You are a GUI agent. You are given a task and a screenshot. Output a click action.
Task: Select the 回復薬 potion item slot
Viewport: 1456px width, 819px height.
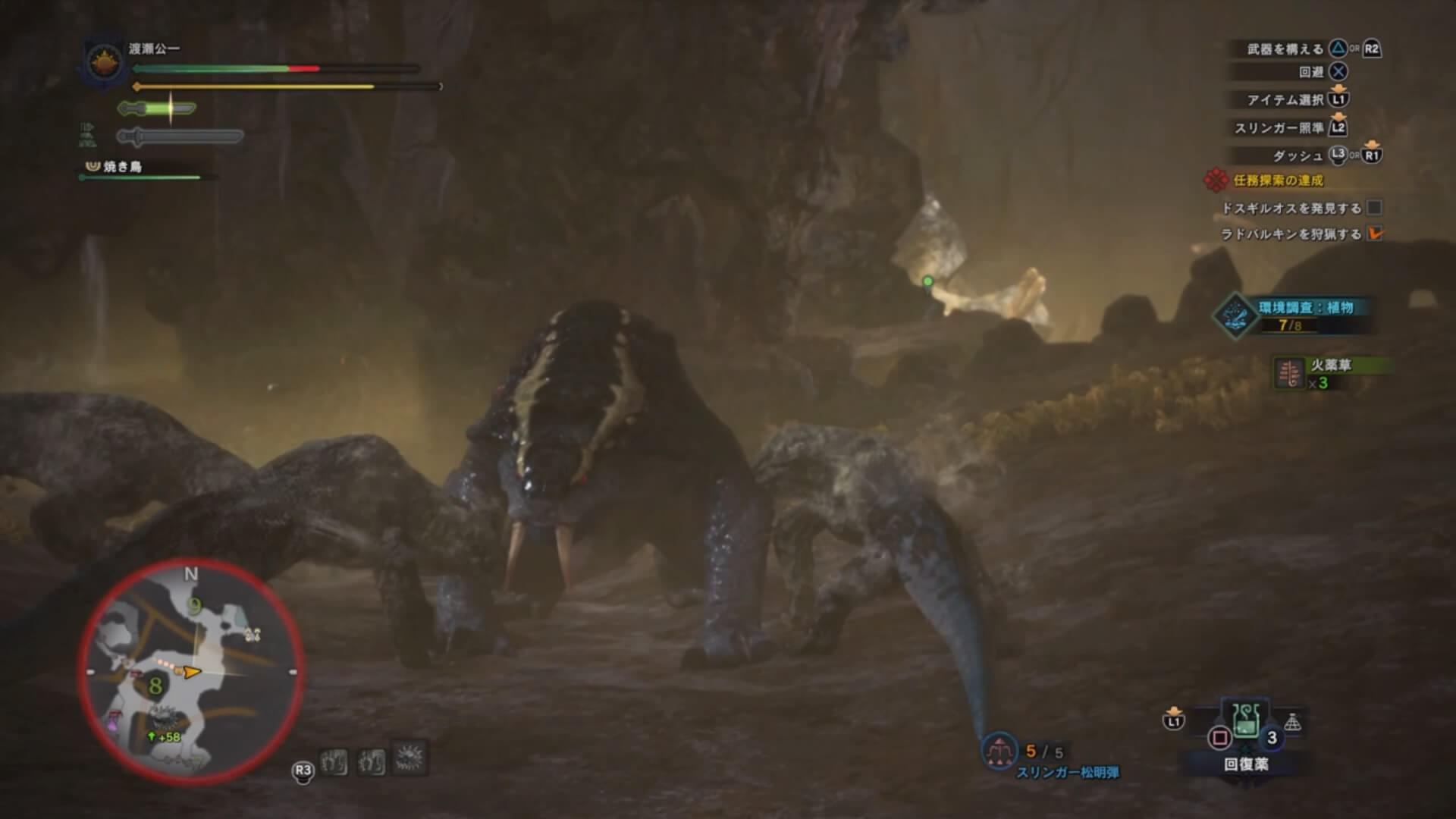1245,721
